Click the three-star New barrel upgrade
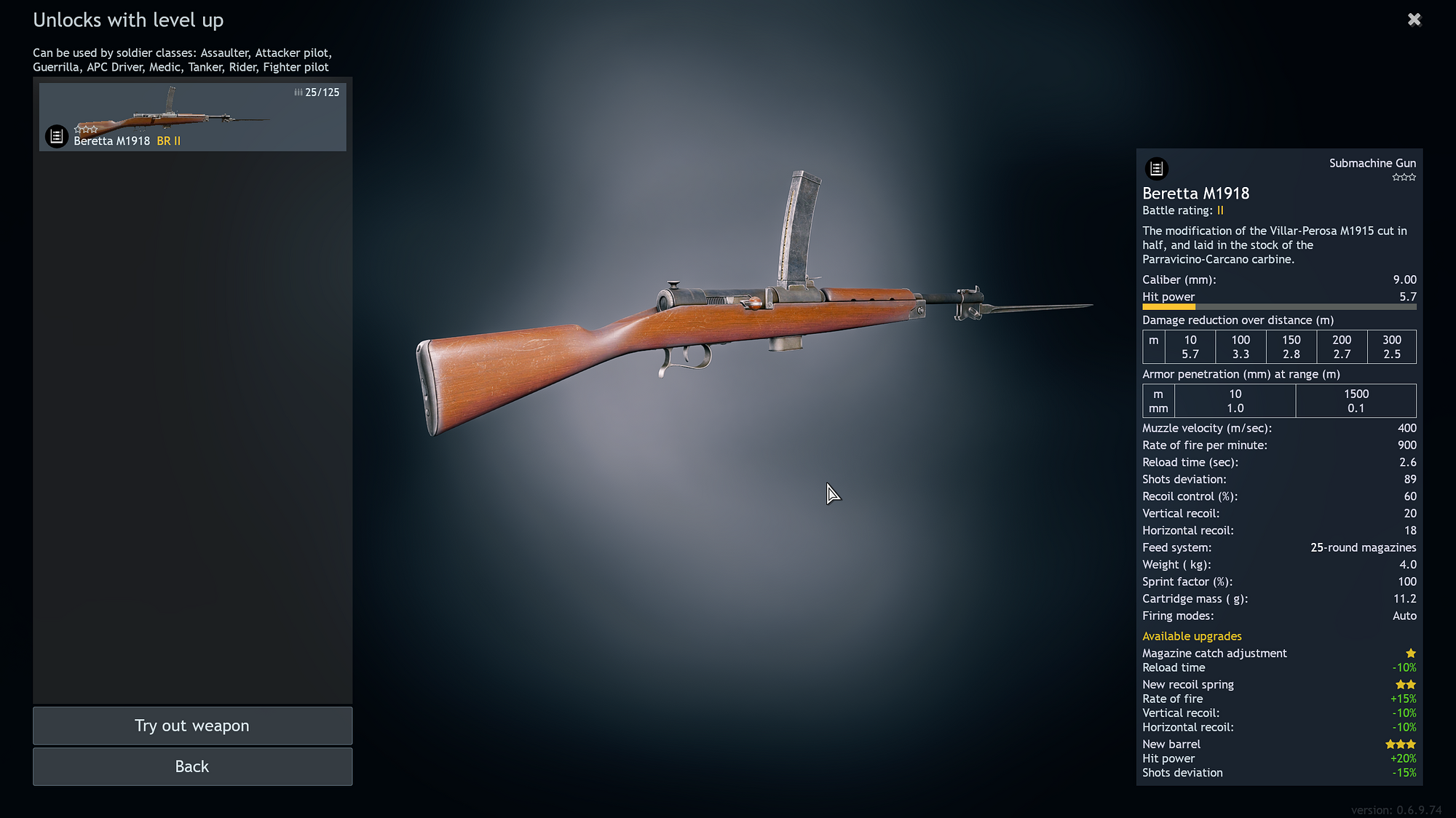The width and height of the screenshot is (1456, 818). point(1400,744)
